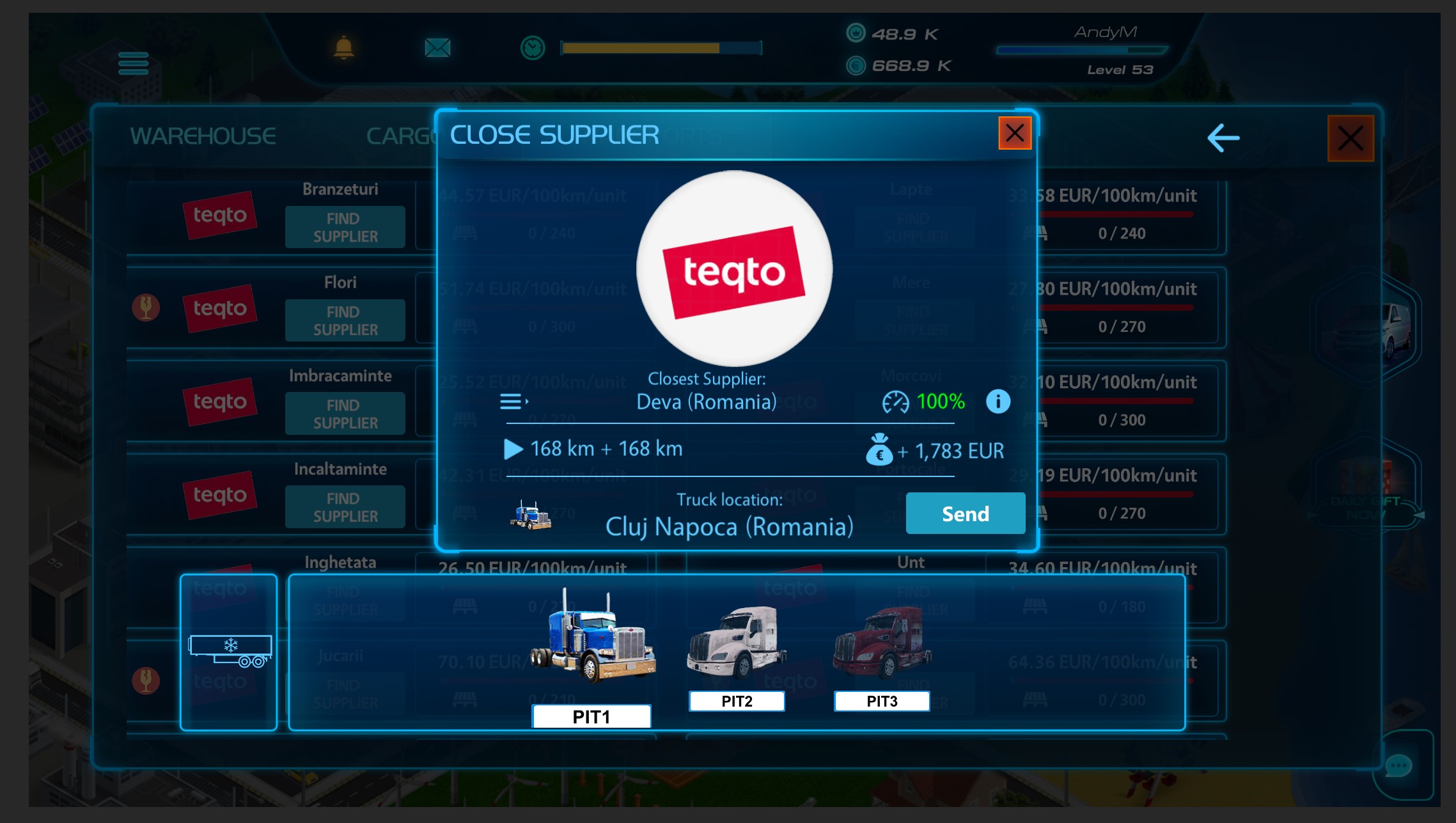The height and width of the screenshot is (823, 1456).
Task: Click FIND SUPPLIER for Branzeturi
Action: (x=345, y=227)
